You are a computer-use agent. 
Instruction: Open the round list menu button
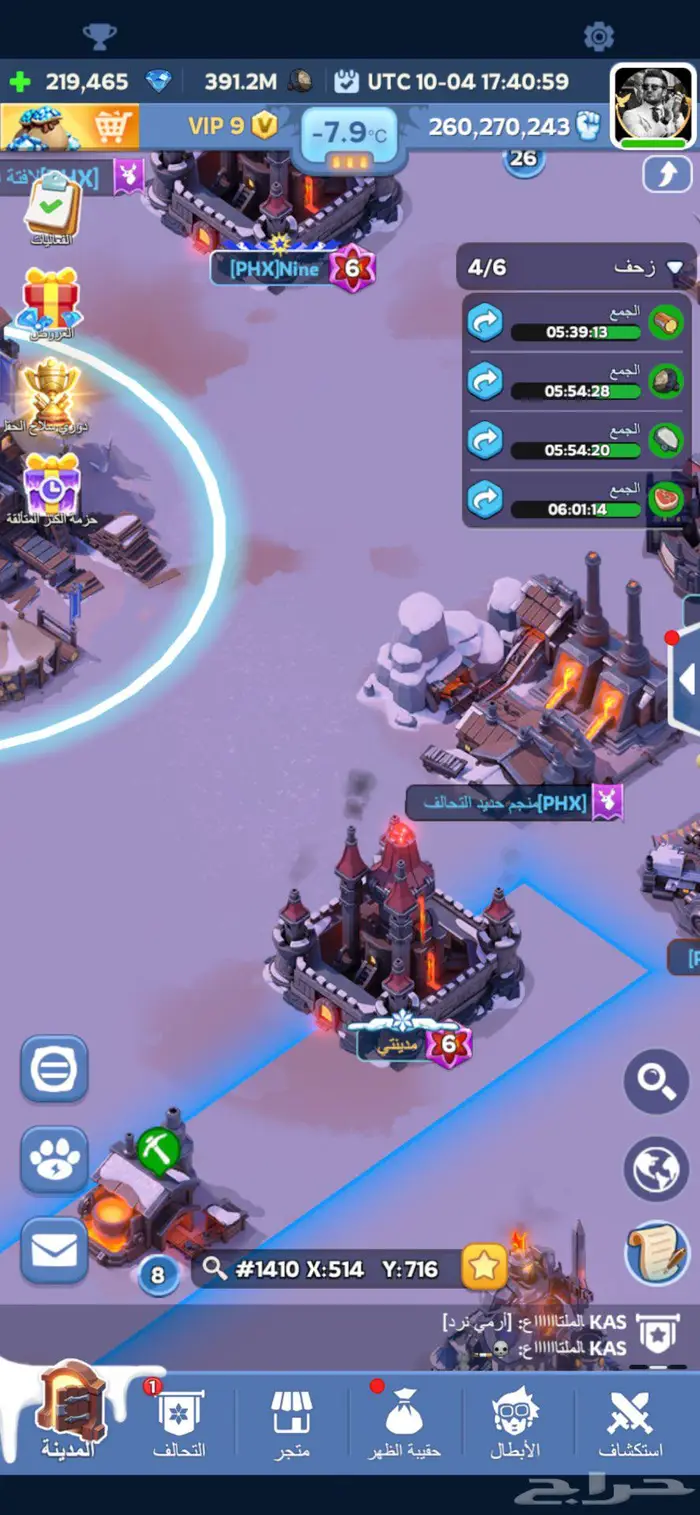click(54, 1069)
